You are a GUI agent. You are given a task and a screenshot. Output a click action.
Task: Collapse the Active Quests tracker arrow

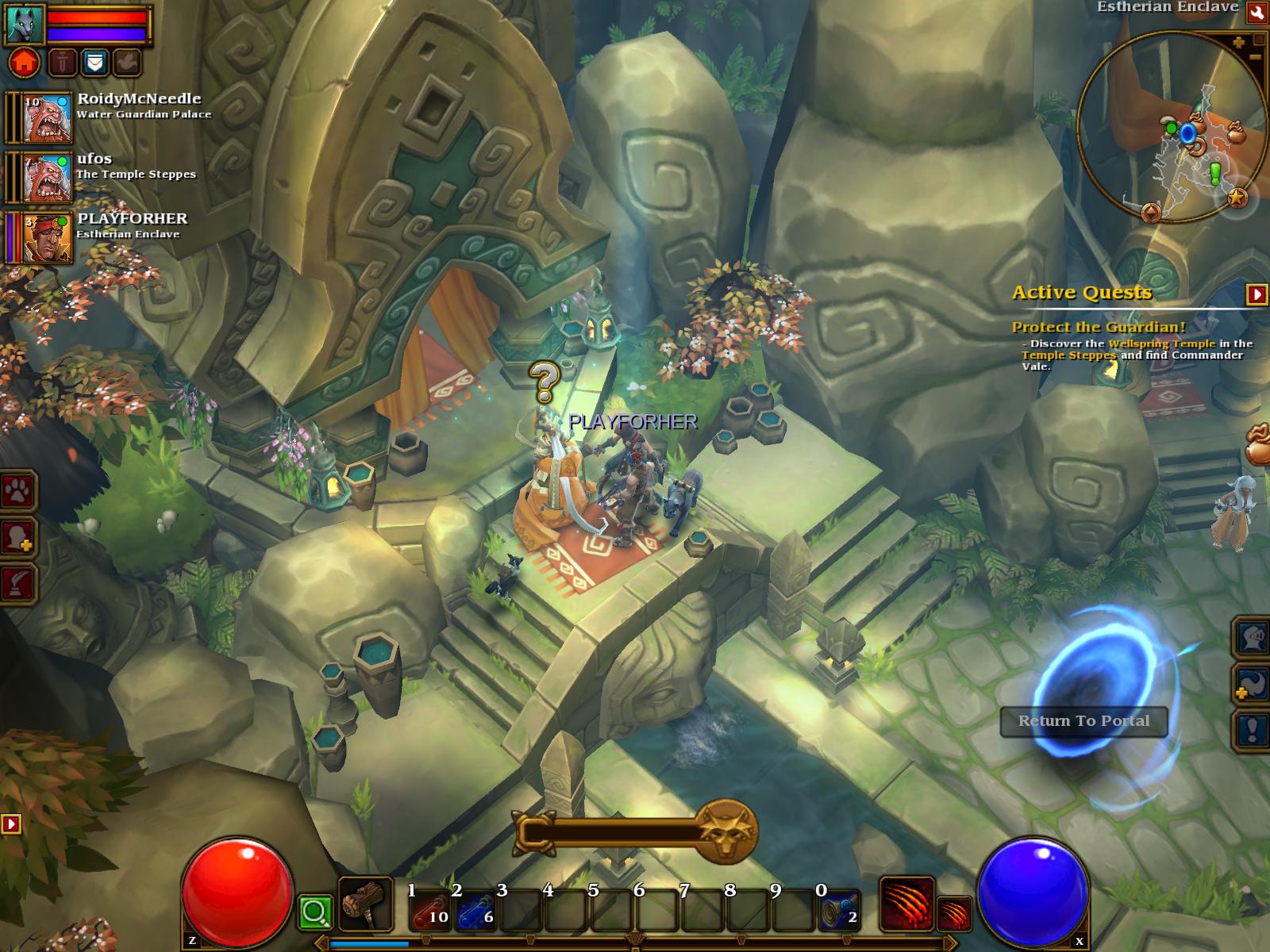tap(1257, 294)
